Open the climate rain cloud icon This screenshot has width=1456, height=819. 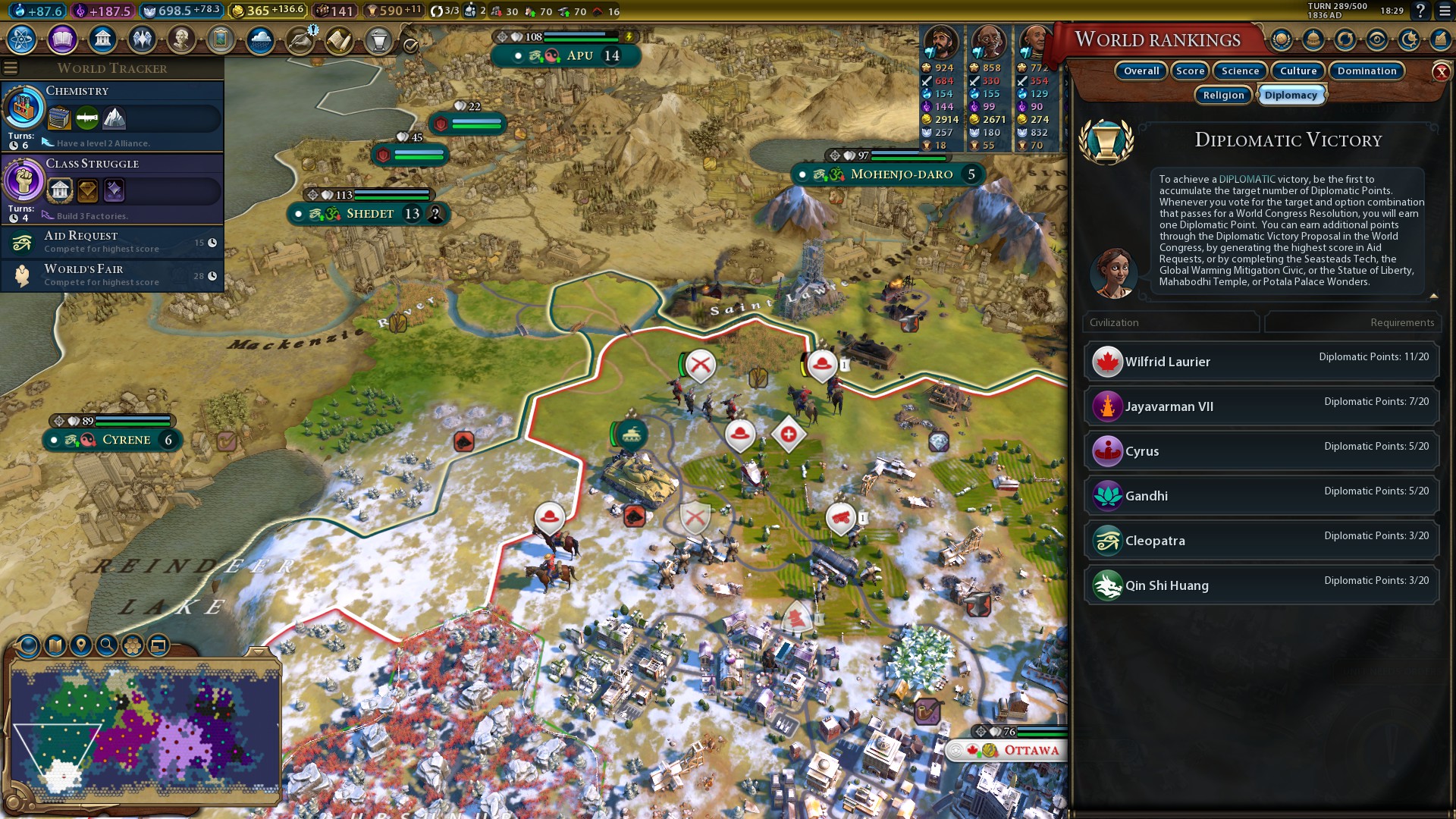pyautogui.click(x=260, y=39)
